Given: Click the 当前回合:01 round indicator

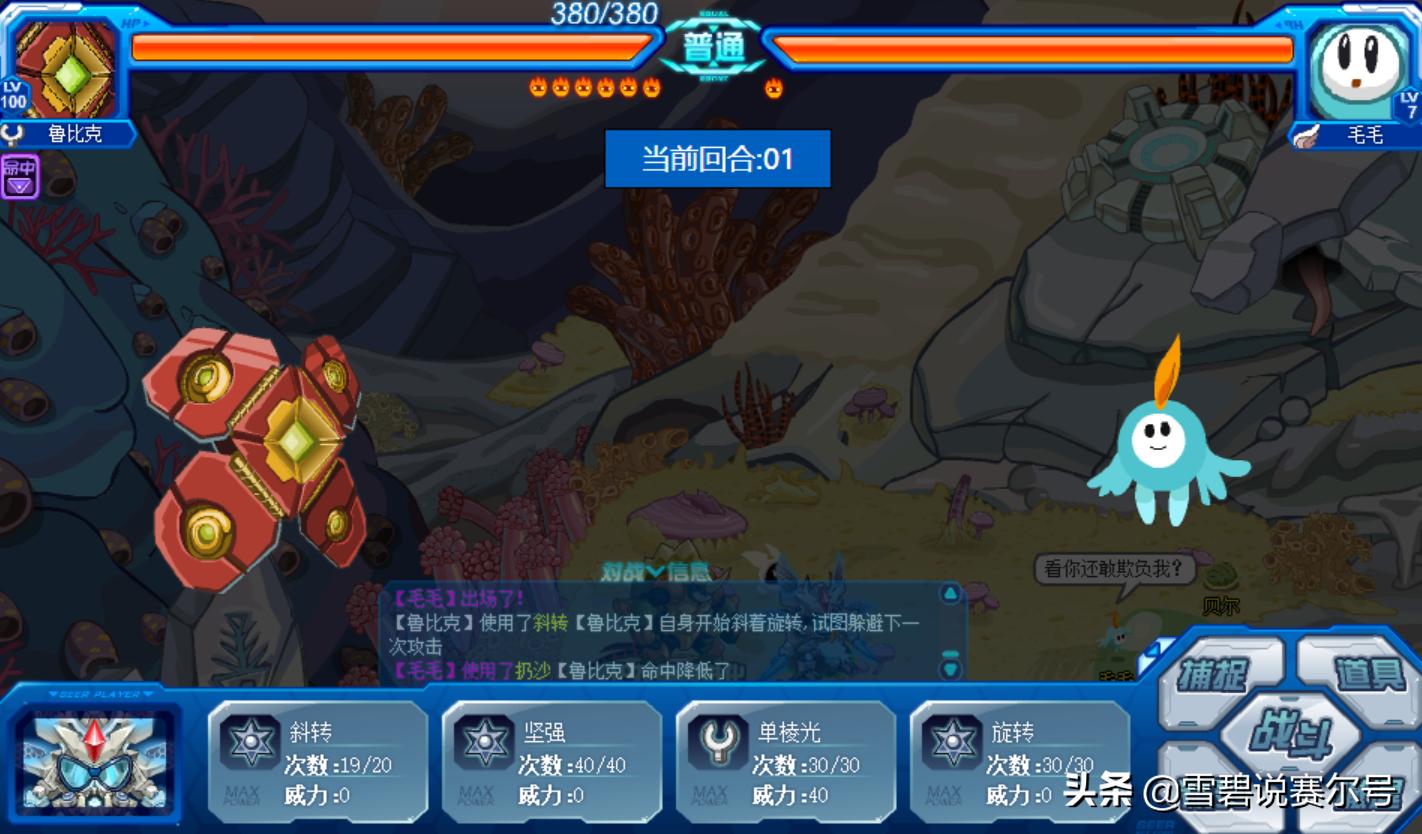Looking at the screenshot, I should pyautogui.click(x=718, y=159).
